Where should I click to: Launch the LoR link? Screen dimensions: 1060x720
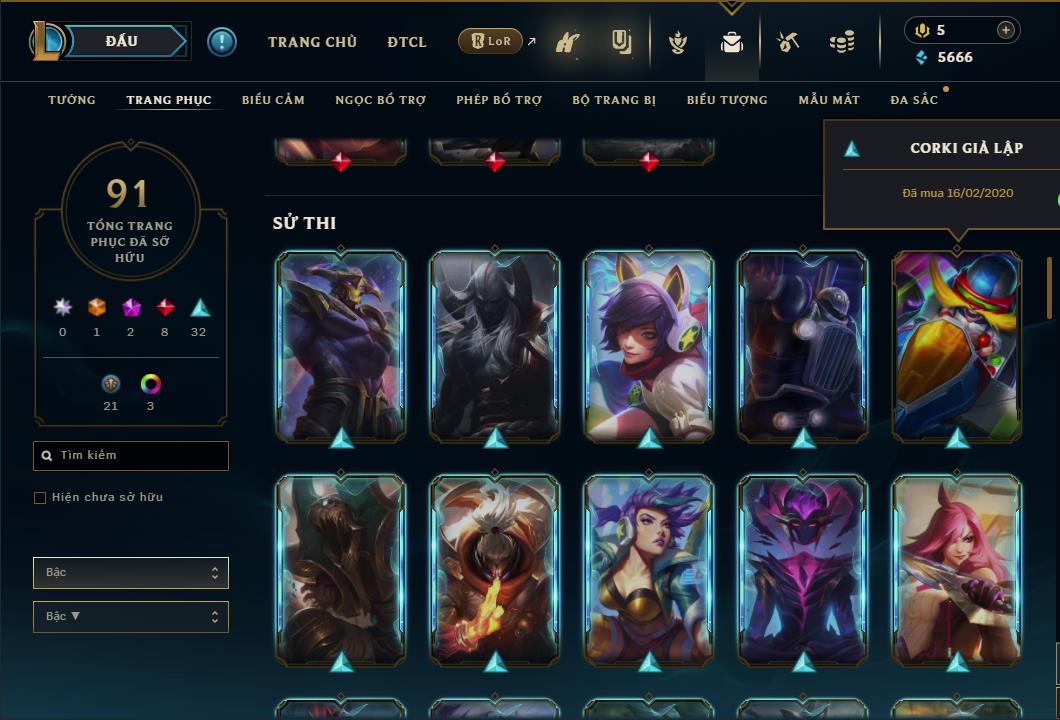(490, 41)
